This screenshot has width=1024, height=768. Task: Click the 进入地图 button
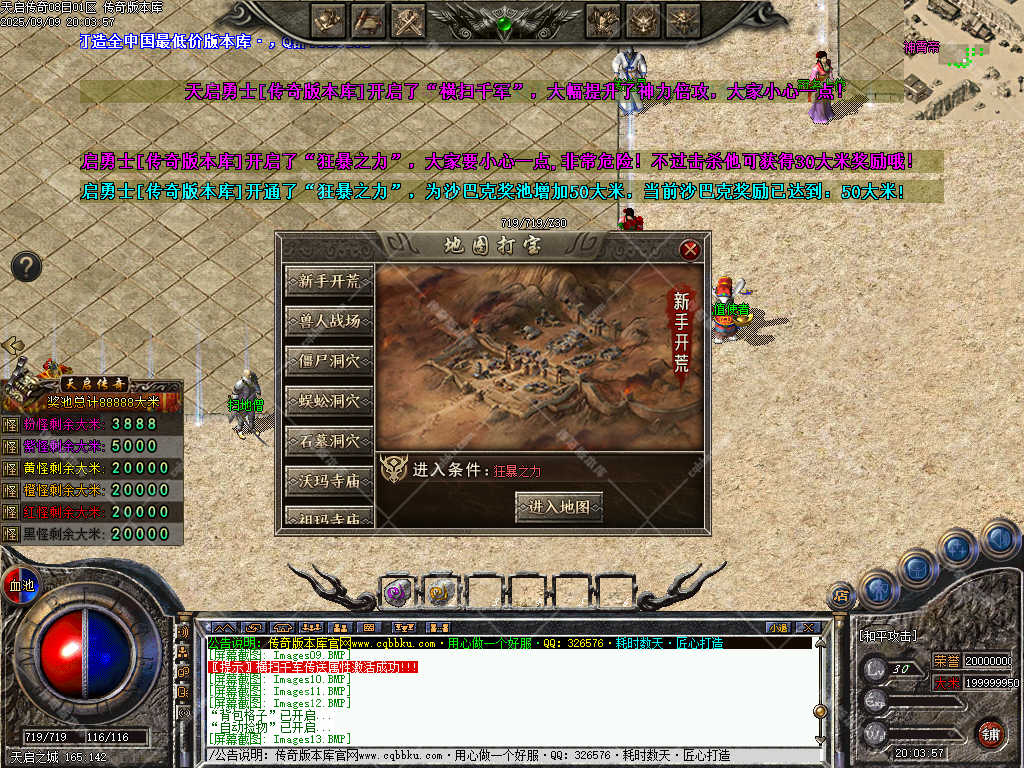click(559, 507)
